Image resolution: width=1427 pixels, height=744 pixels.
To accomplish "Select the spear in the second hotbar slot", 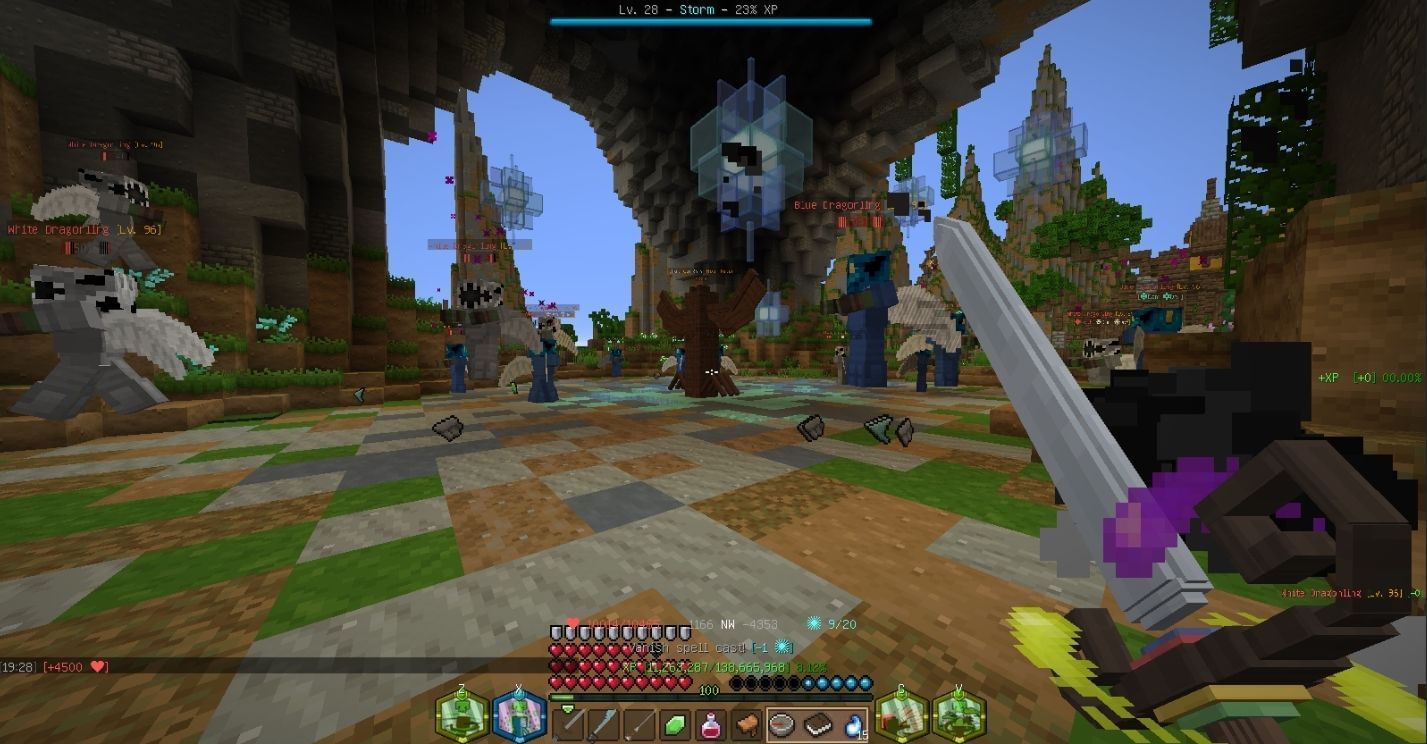I will [602, 724].
